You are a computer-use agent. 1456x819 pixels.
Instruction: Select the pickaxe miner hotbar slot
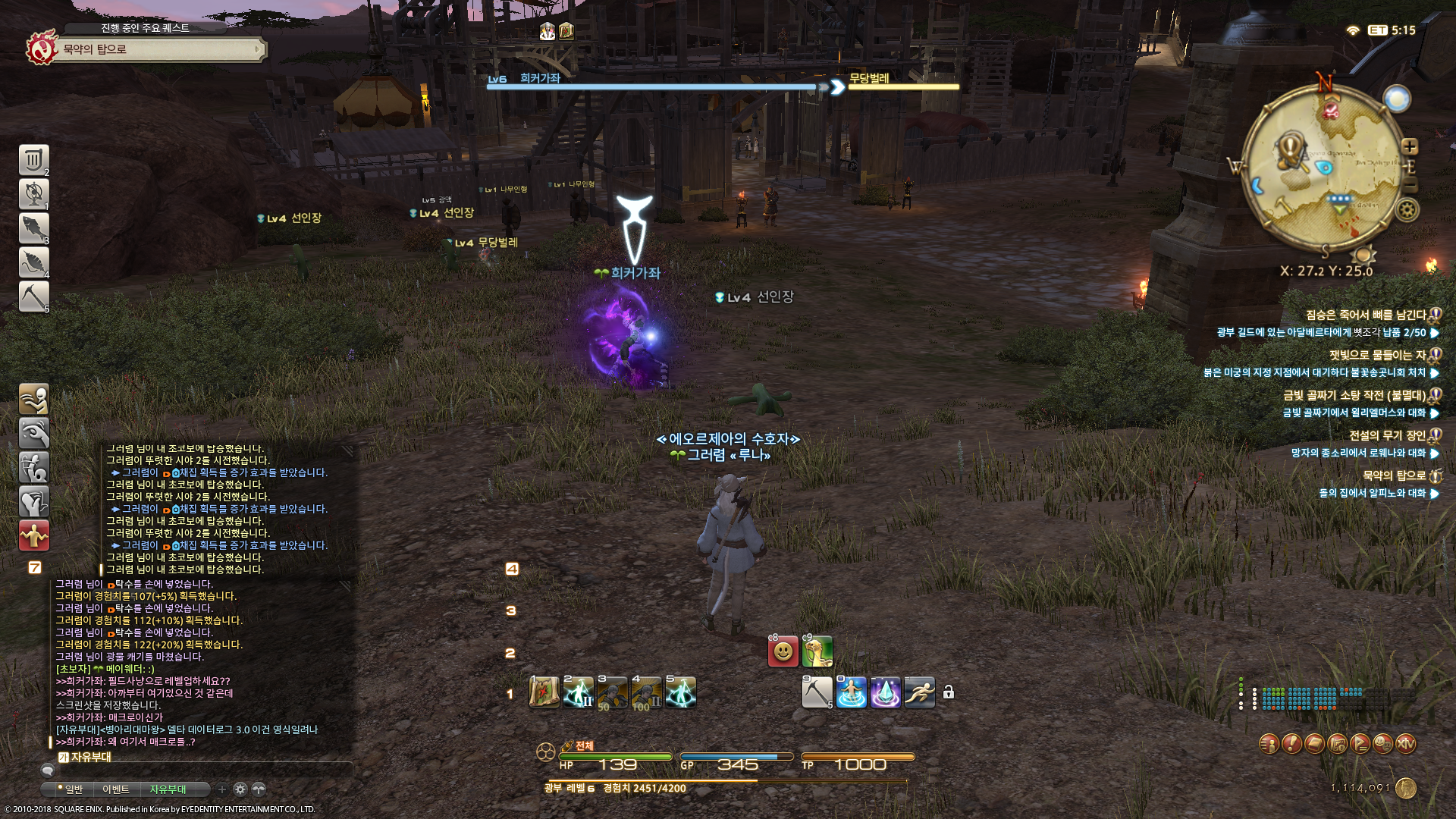tap(817, 692)
